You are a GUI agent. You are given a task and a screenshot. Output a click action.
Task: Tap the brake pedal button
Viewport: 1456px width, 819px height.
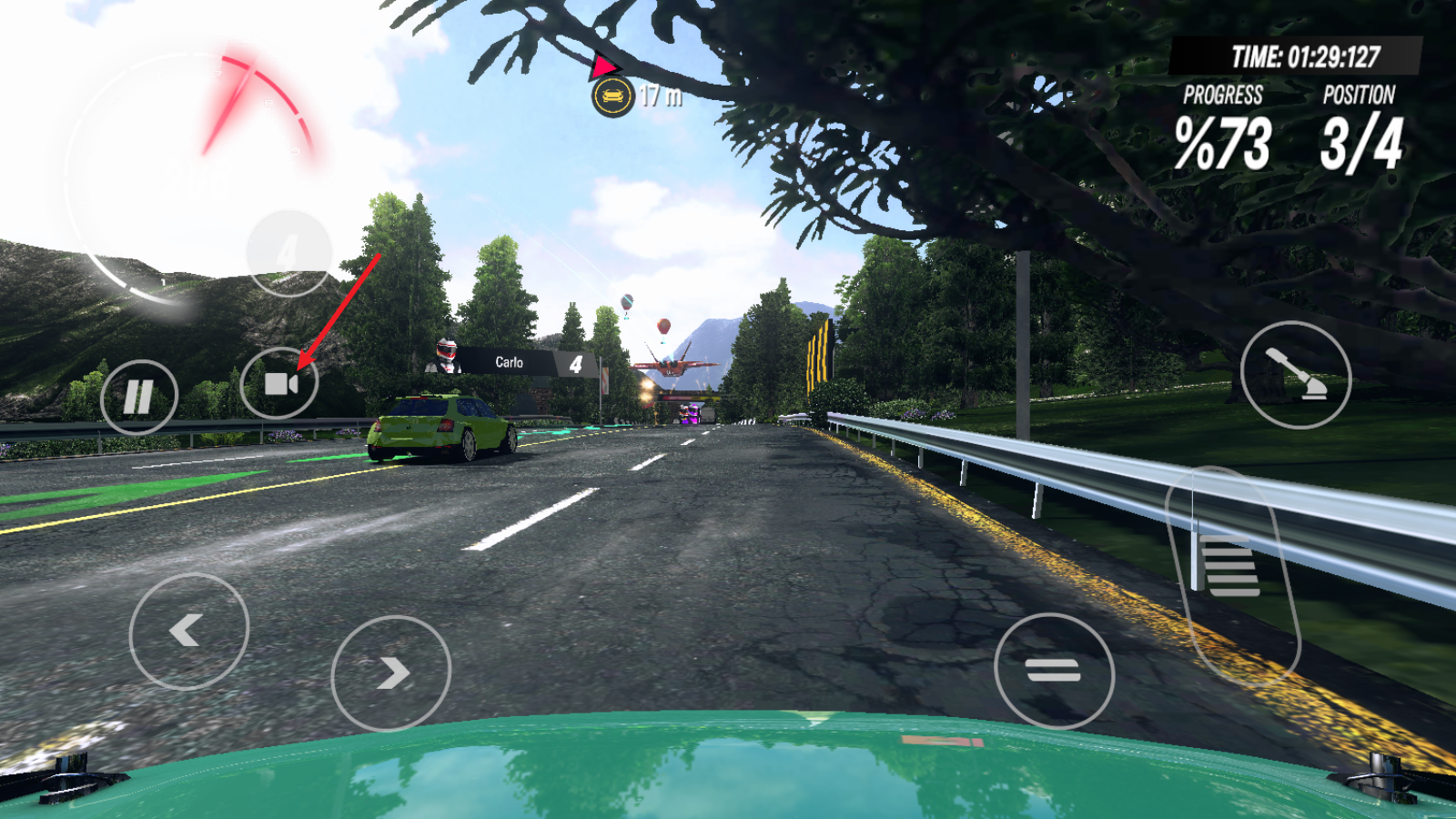point(1054,672)
